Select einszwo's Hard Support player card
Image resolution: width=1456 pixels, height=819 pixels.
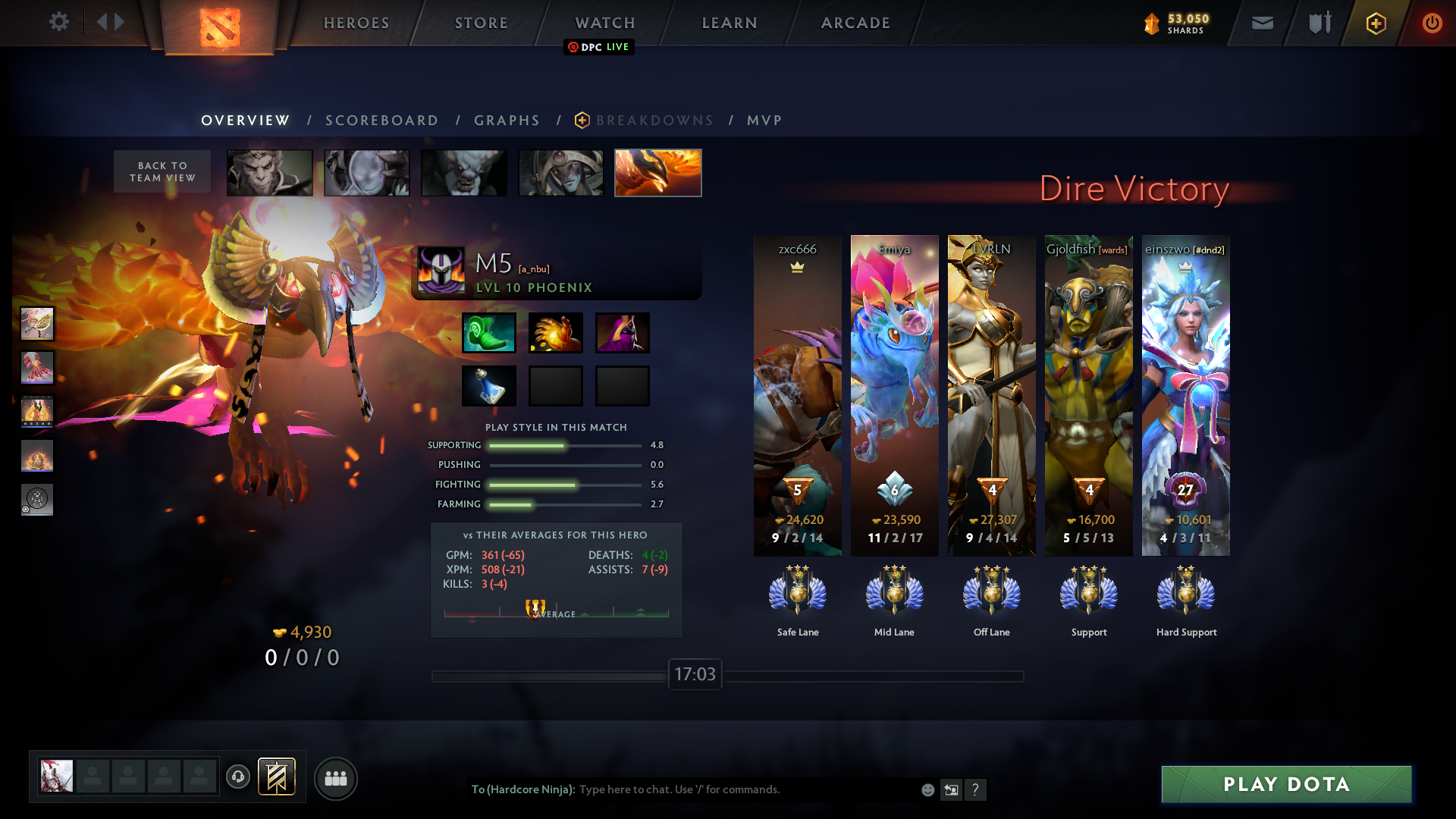pos(1185,394)
